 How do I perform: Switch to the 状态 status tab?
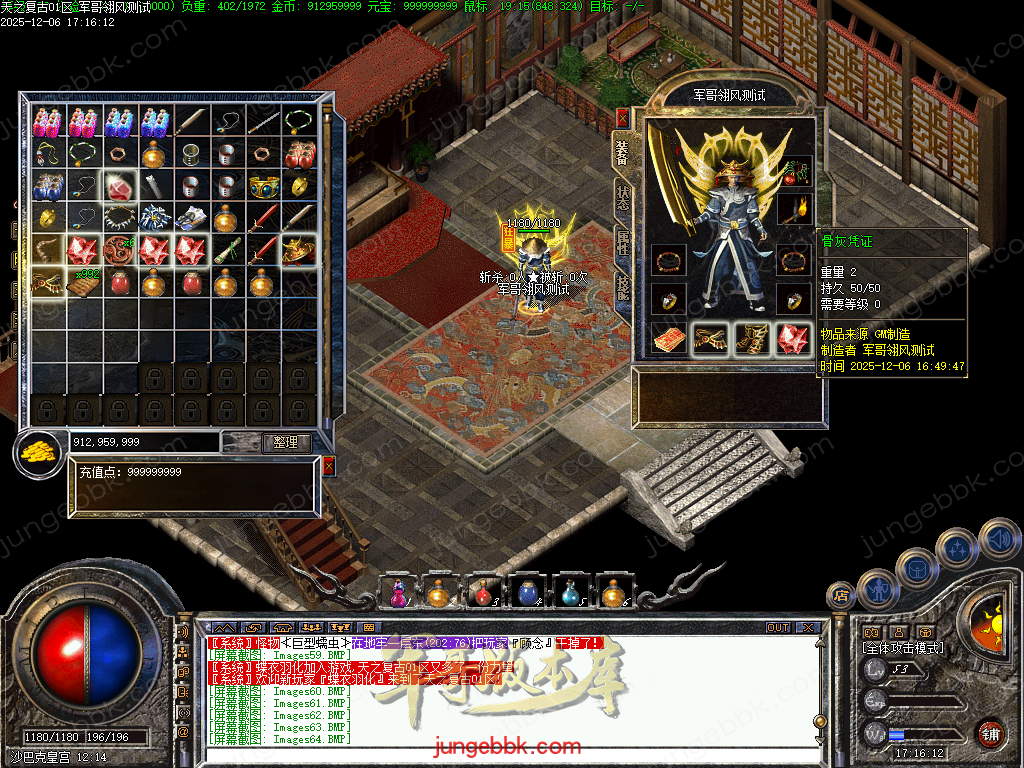pos(622,198)
